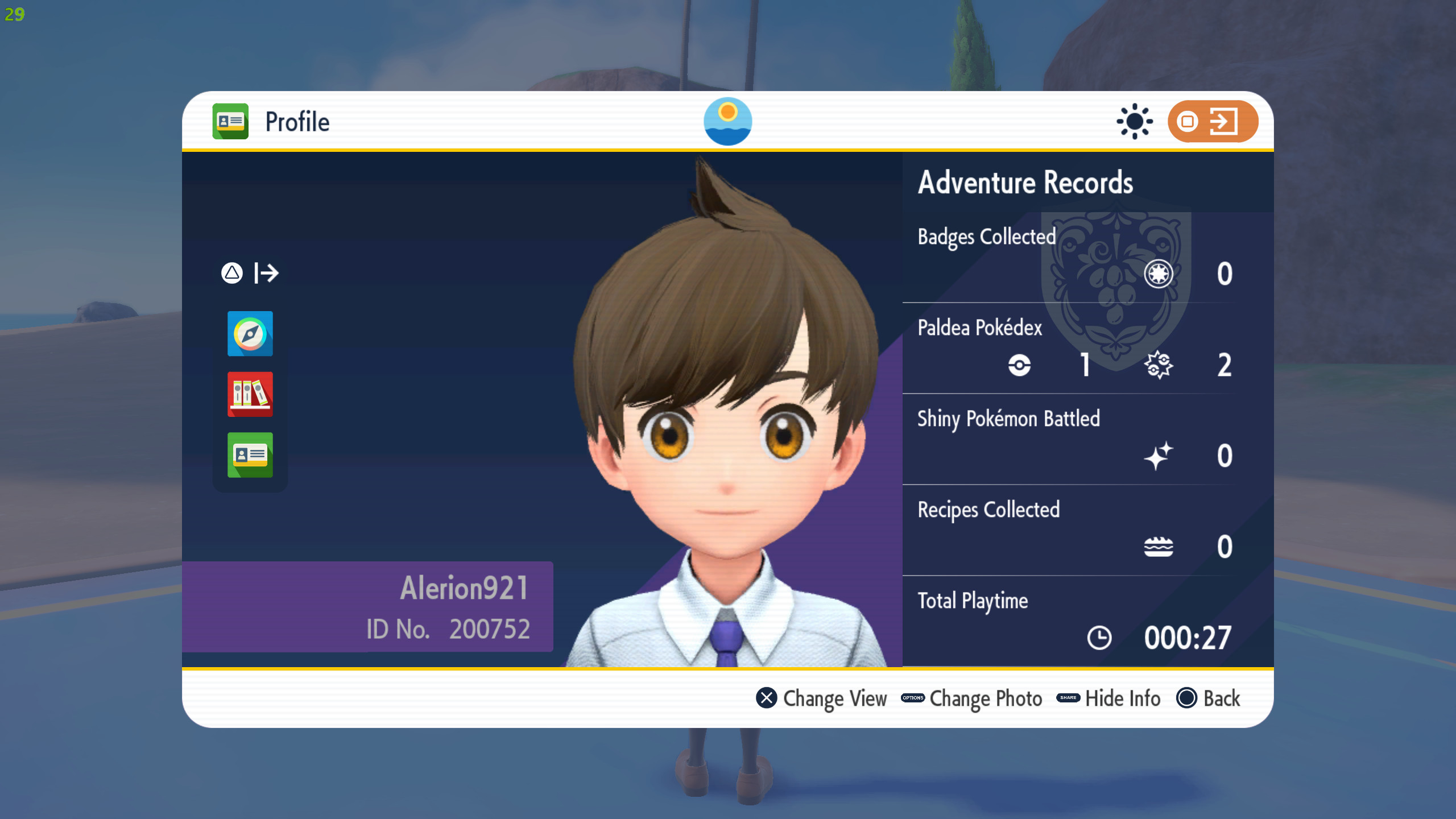This screenshot has width=1456, height=819.
Task: Click the Profile title in the header
Action: tap(297, 121)
